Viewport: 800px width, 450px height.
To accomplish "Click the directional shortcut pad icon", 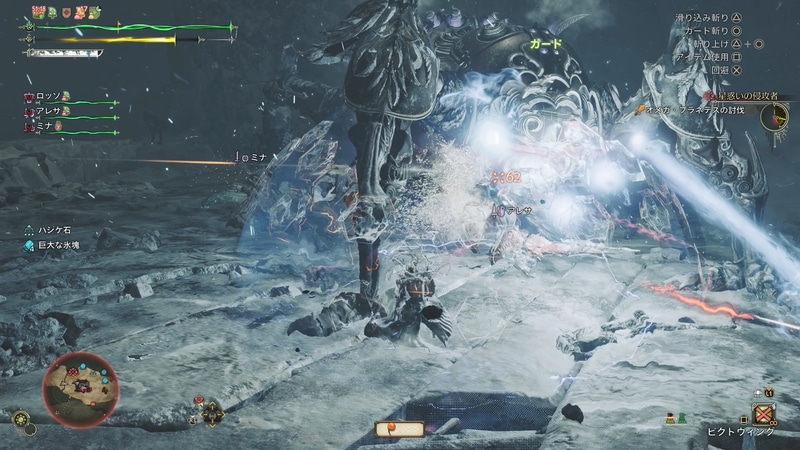I will (x=213, y=411).
